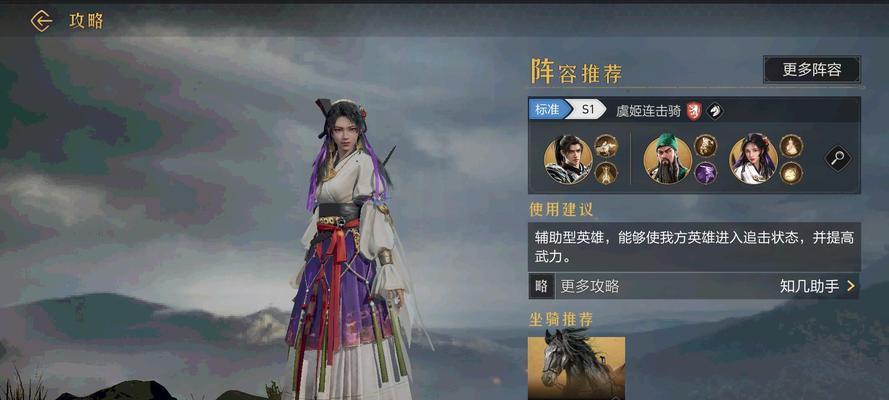The width and height of the screenshot is (889, 400).
Task: Go back using the arrow beside 攻略
Action: 41,21
